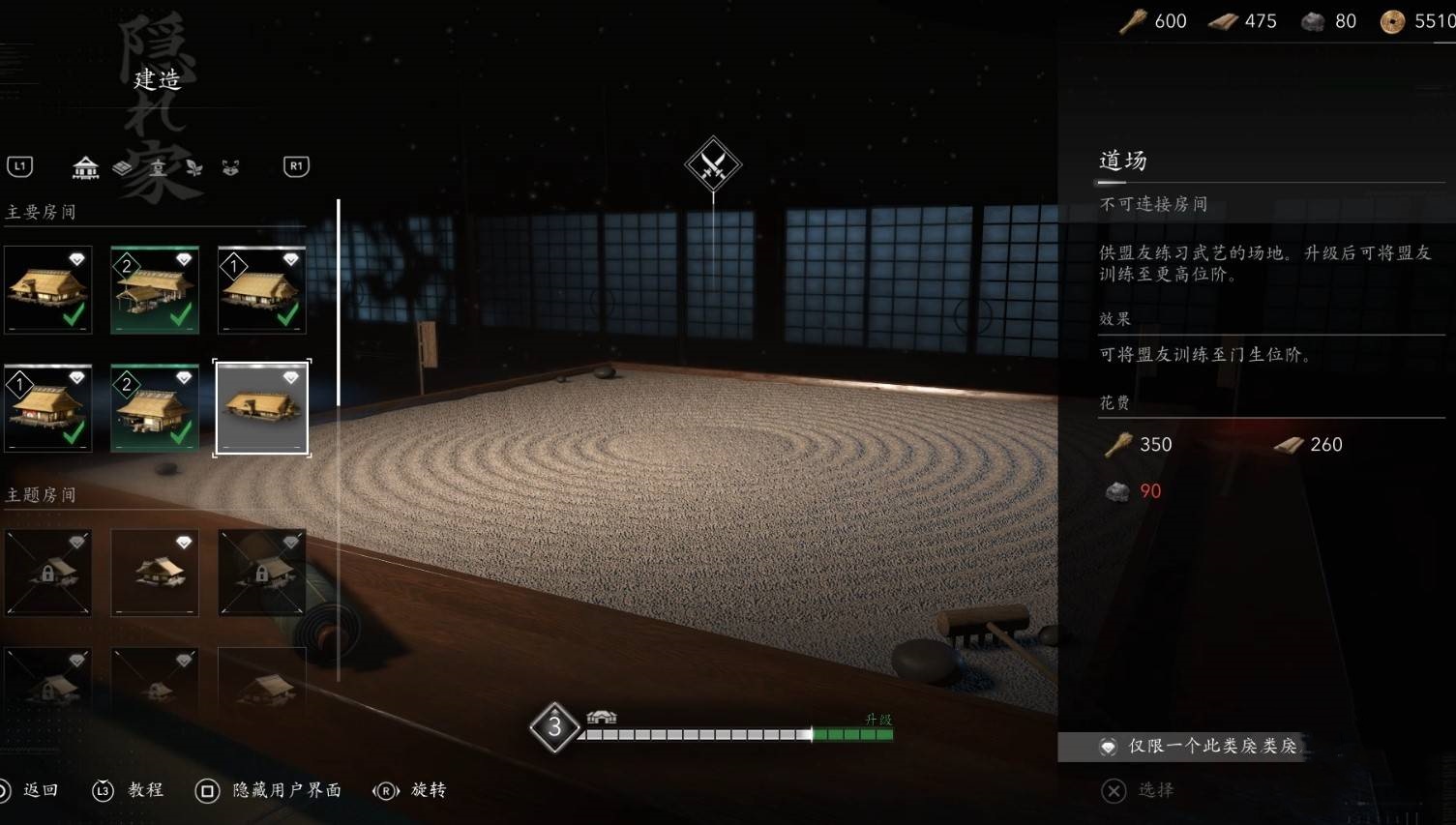This screenshot has width=1456, height=825.
Task: Open the buildings category tab
Action: 86,168
